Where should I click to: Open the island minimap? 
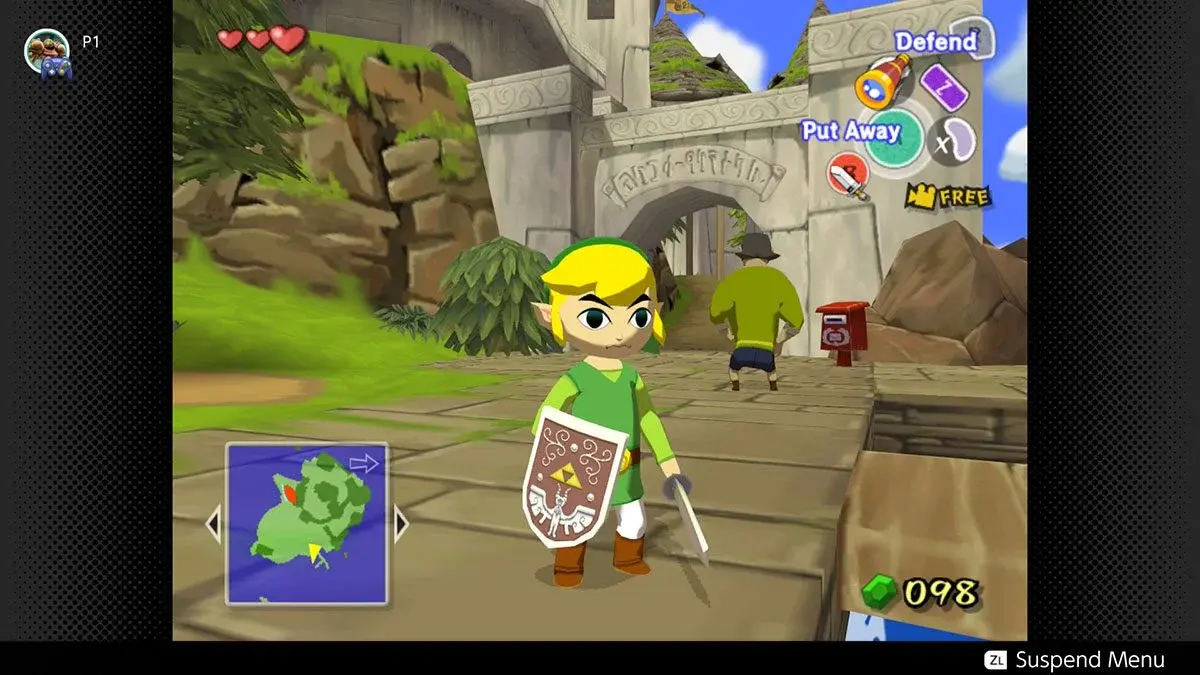click(306, 523)
